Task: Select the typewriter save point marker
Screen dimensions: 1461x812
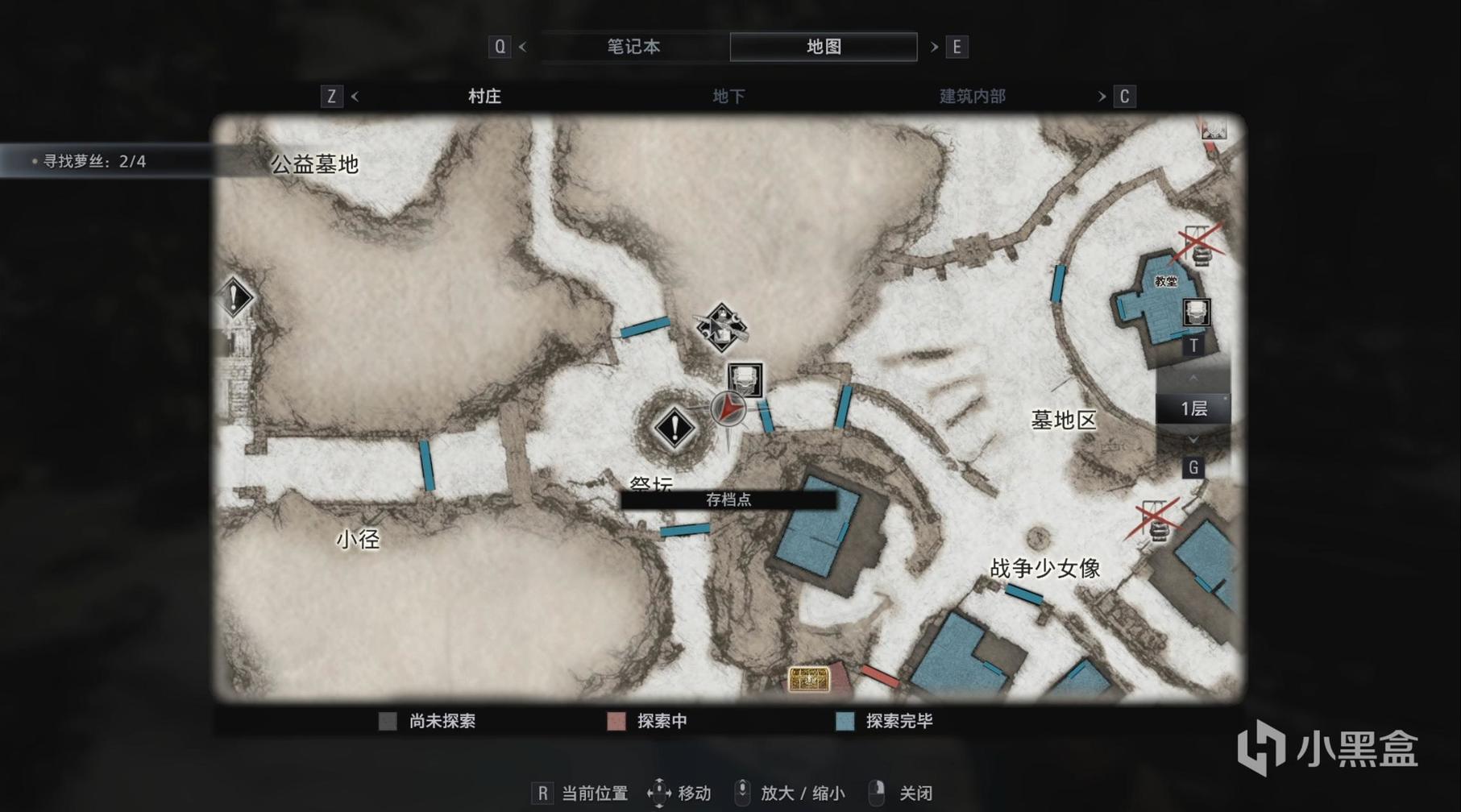Action: 745,379
